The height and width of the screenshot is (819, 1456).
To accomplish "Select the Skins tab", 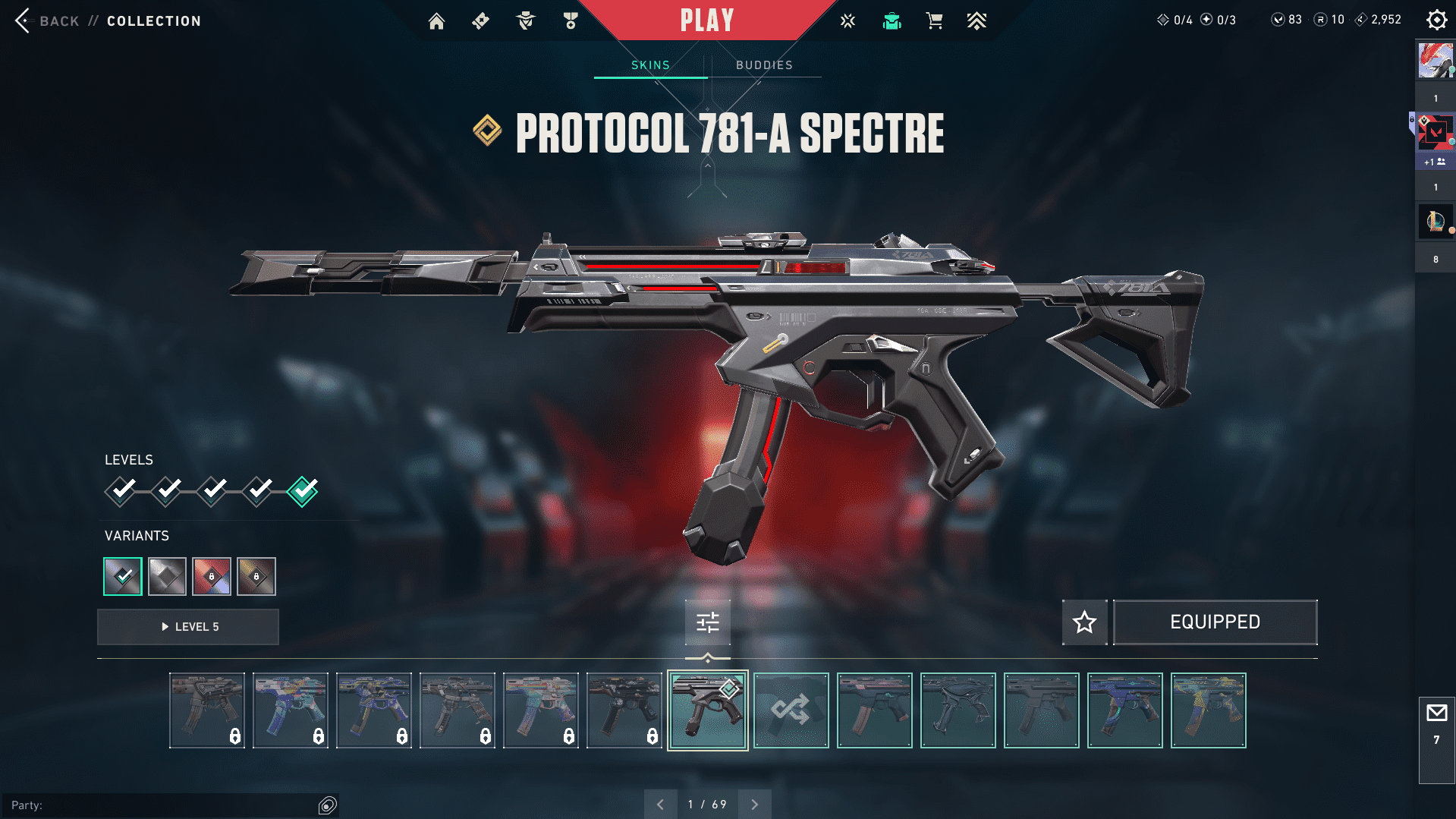I will pyautogui.click(x=650, y=65).
